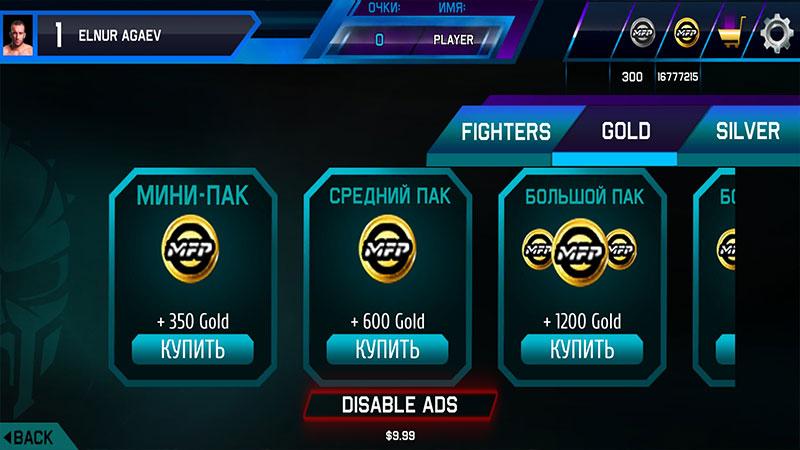
Task: Purchase the Средний Пак 600 Gold pack
Action: click(387, 350)
